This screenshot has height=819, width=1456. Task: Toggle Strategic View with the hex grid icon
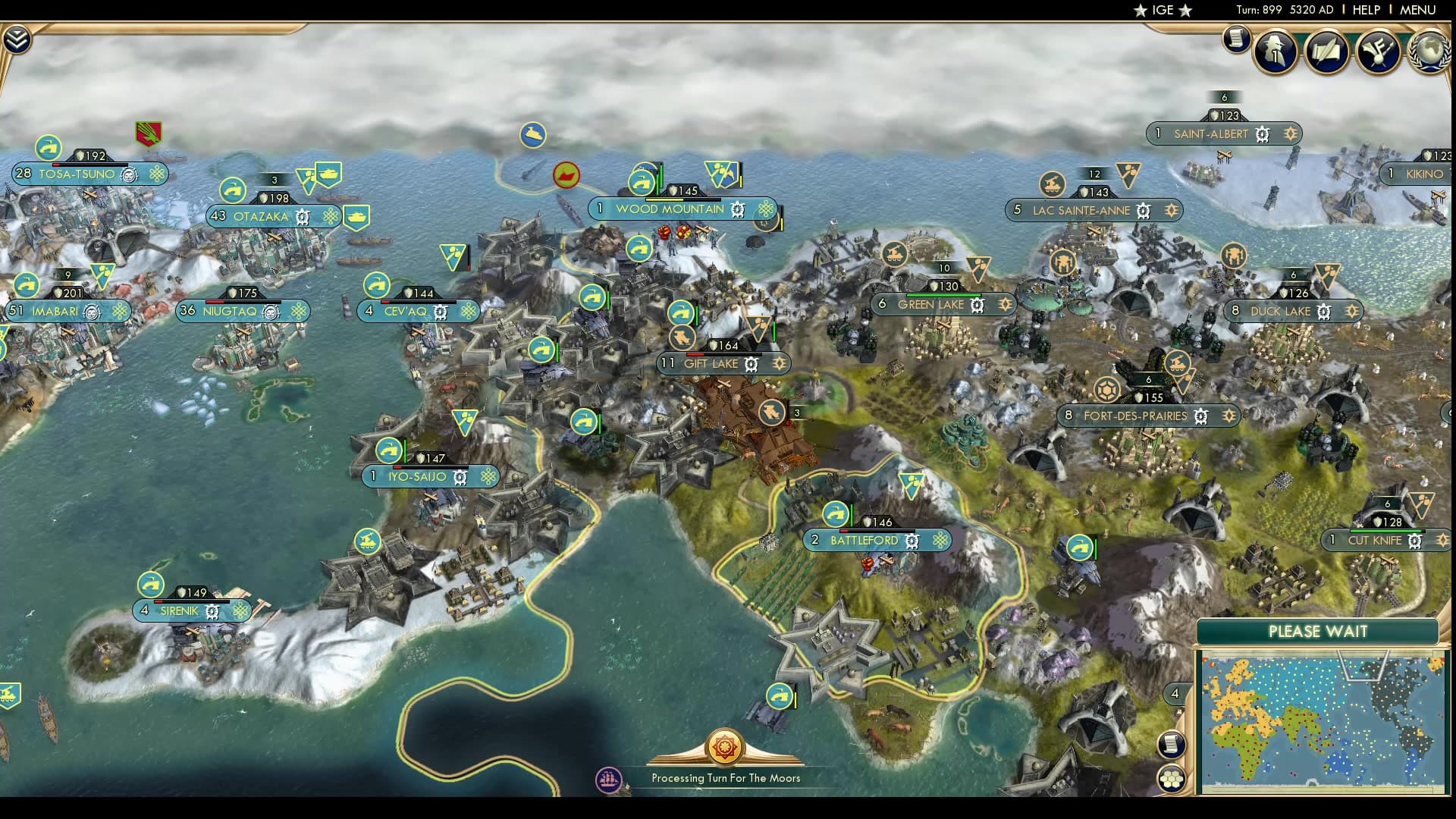(1172, 778)
